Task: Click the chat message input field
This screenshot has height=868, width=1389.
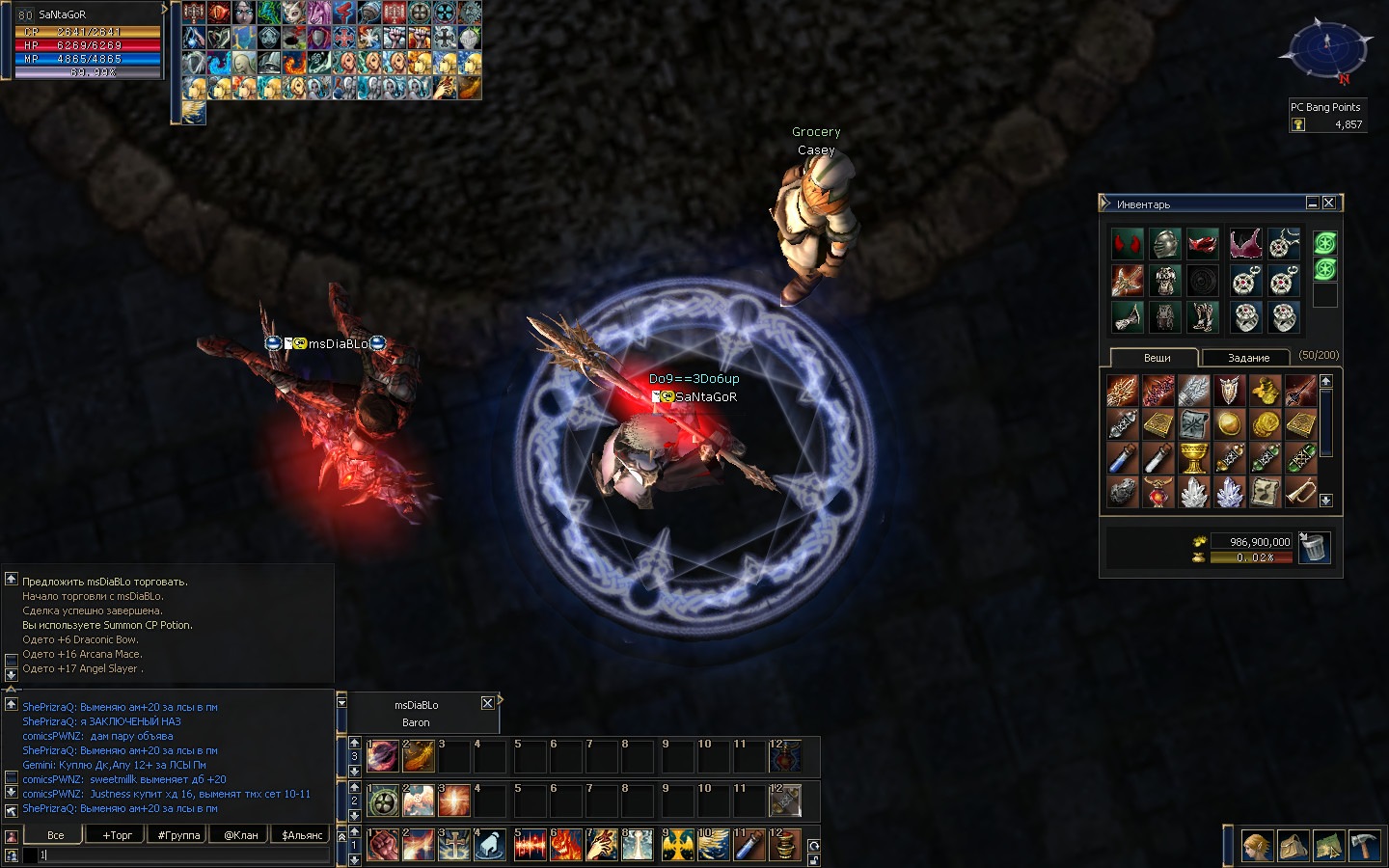Action: (183, 854)
